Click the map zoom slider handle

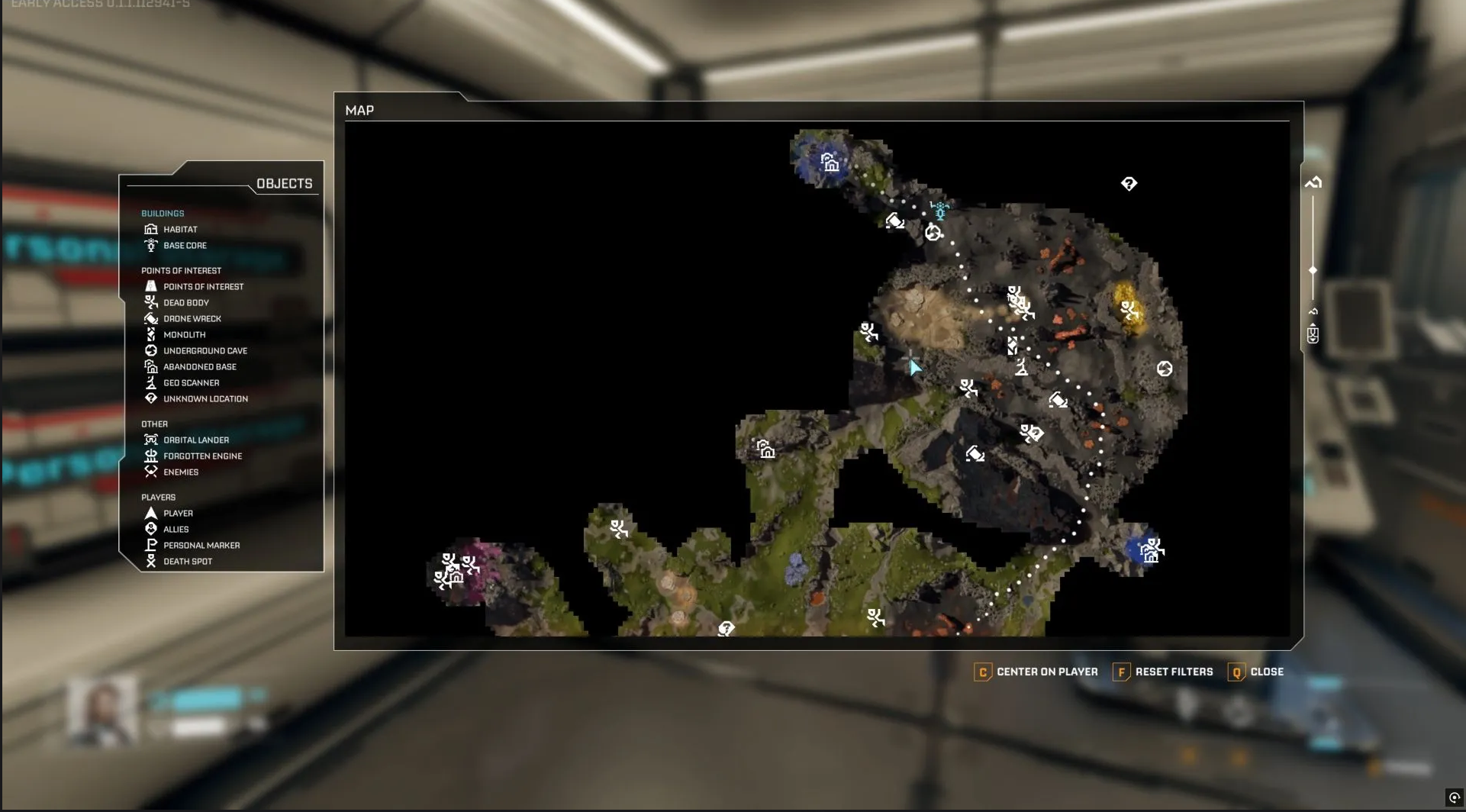[1313, 271]
